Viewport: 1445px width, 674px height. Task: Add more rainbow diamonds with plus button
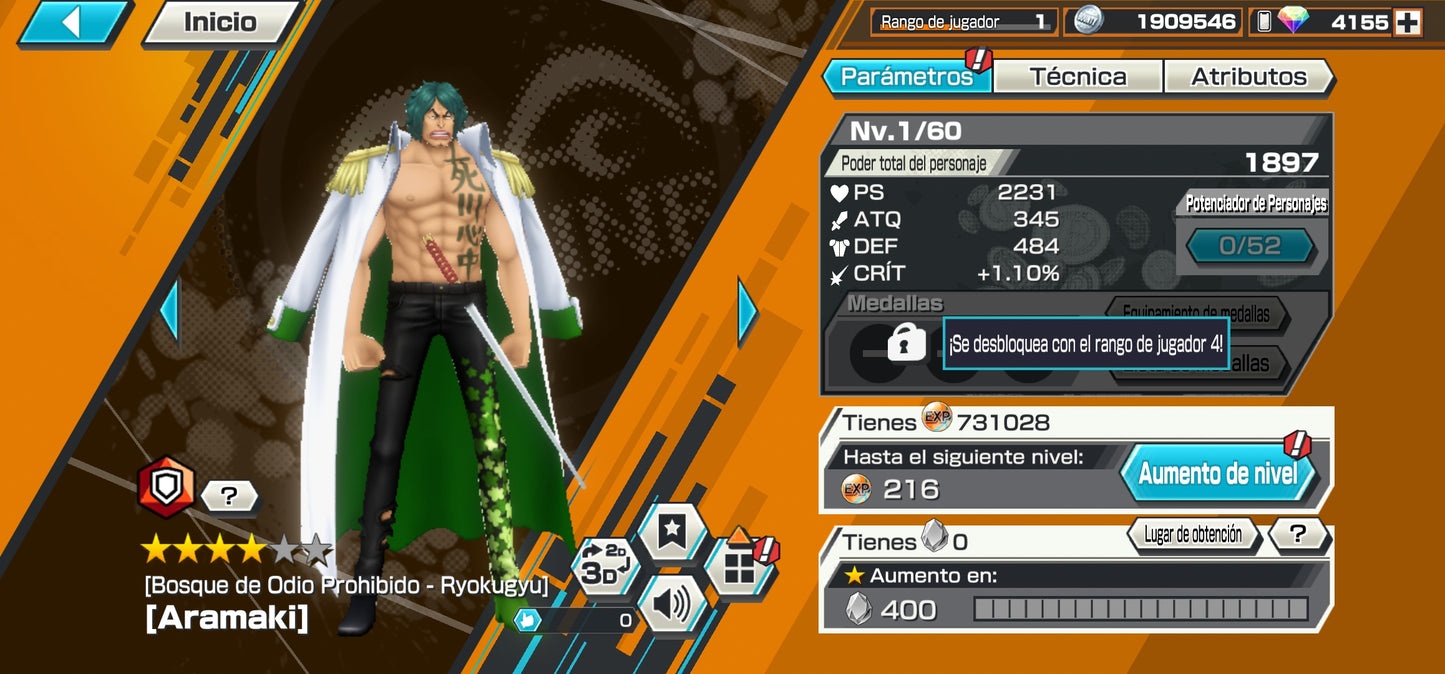[1408, 22]
